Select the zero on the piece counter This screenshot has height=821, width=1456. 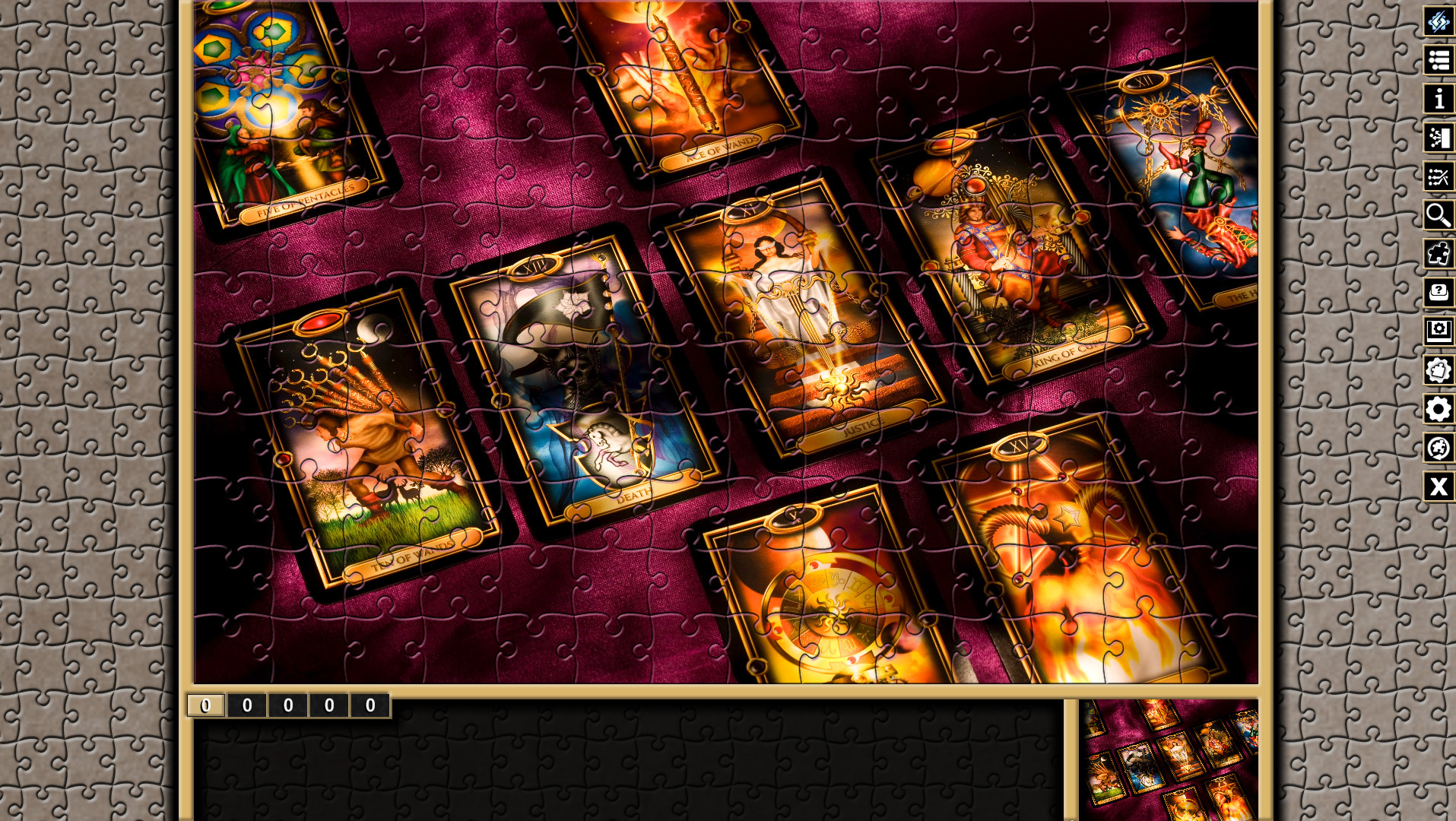pos(246,705)
